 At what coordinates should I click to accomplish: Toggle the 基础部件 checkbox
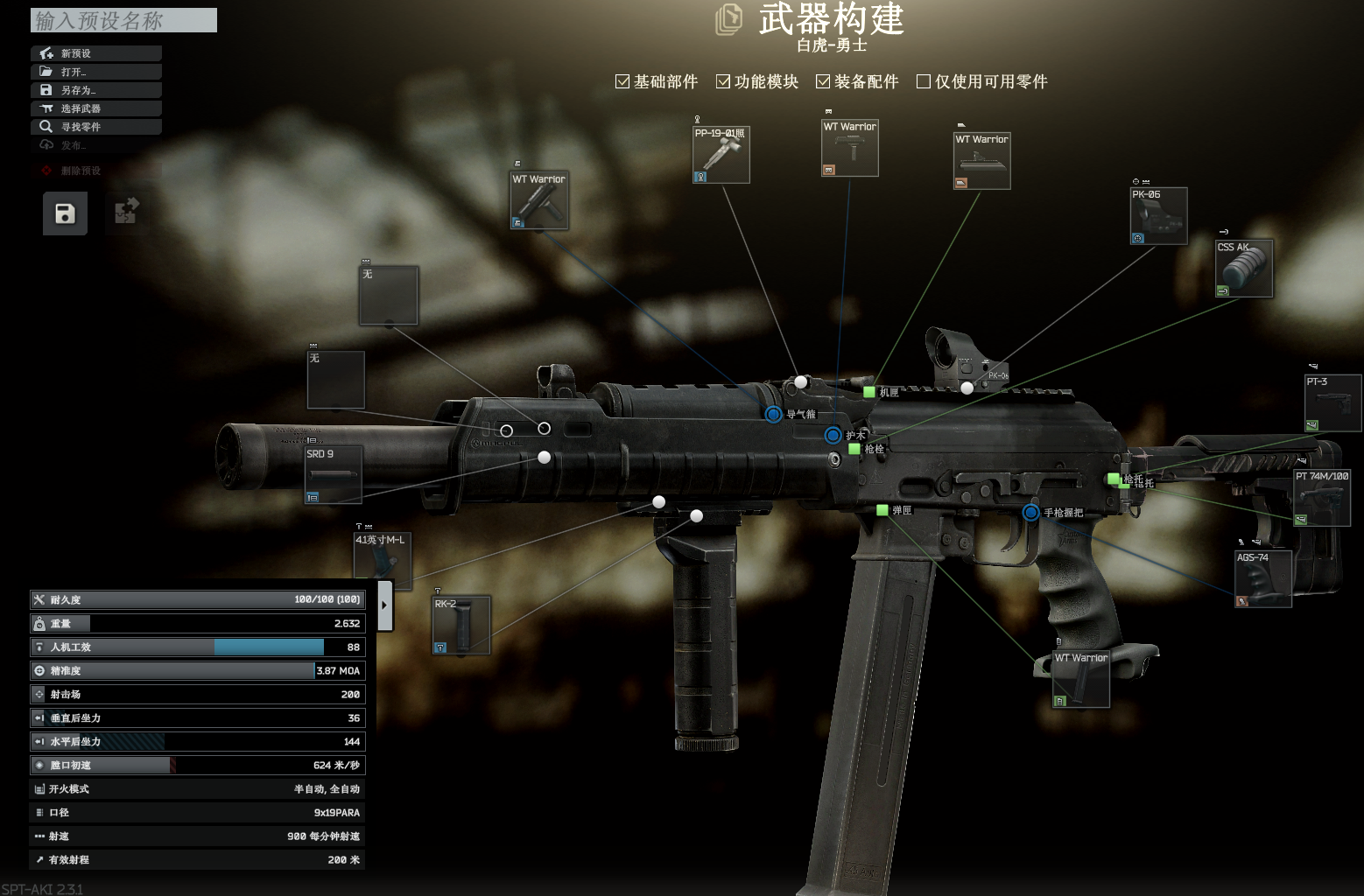622,81
